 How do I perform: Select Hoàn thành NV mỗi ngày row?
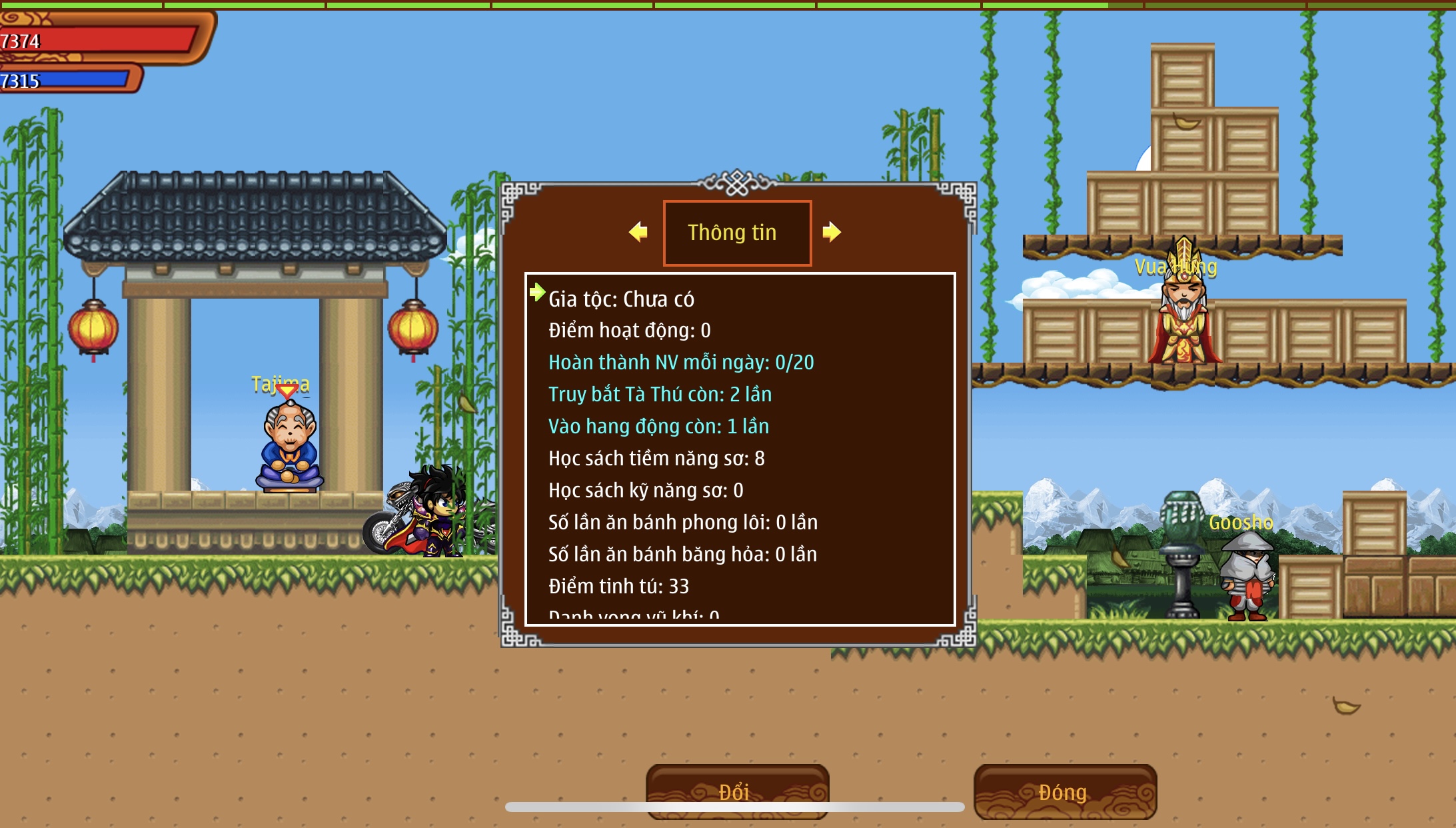point(680,363)
